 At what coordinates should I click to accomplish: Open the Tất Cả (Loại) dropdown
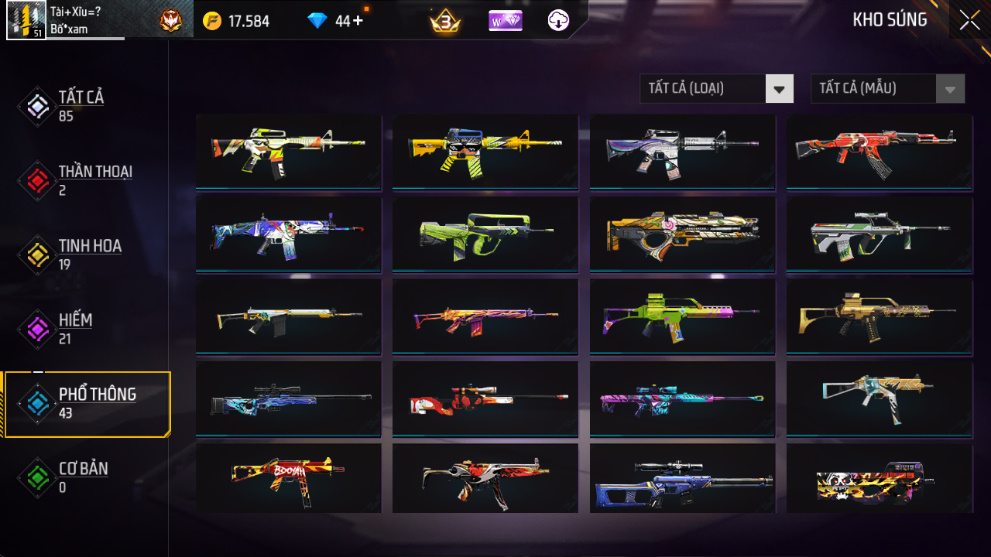pyautogui.click(x=716, y=89)
